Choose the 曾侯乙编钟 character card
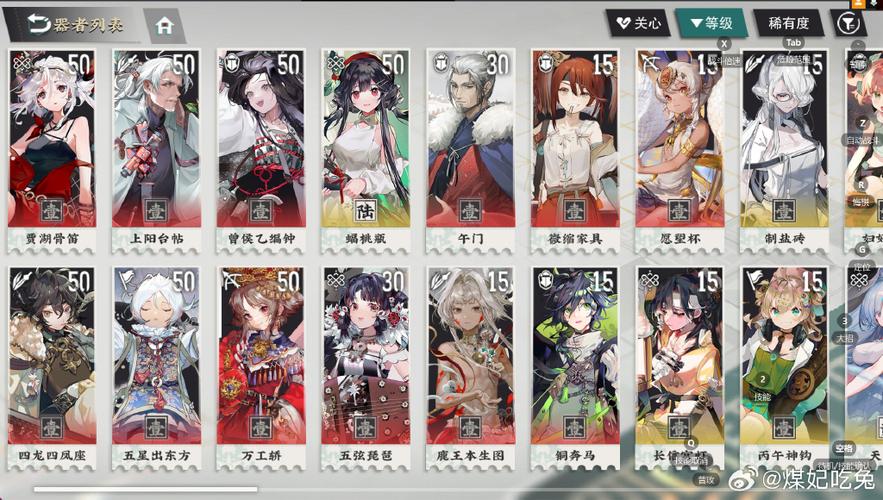 (260, 150)
